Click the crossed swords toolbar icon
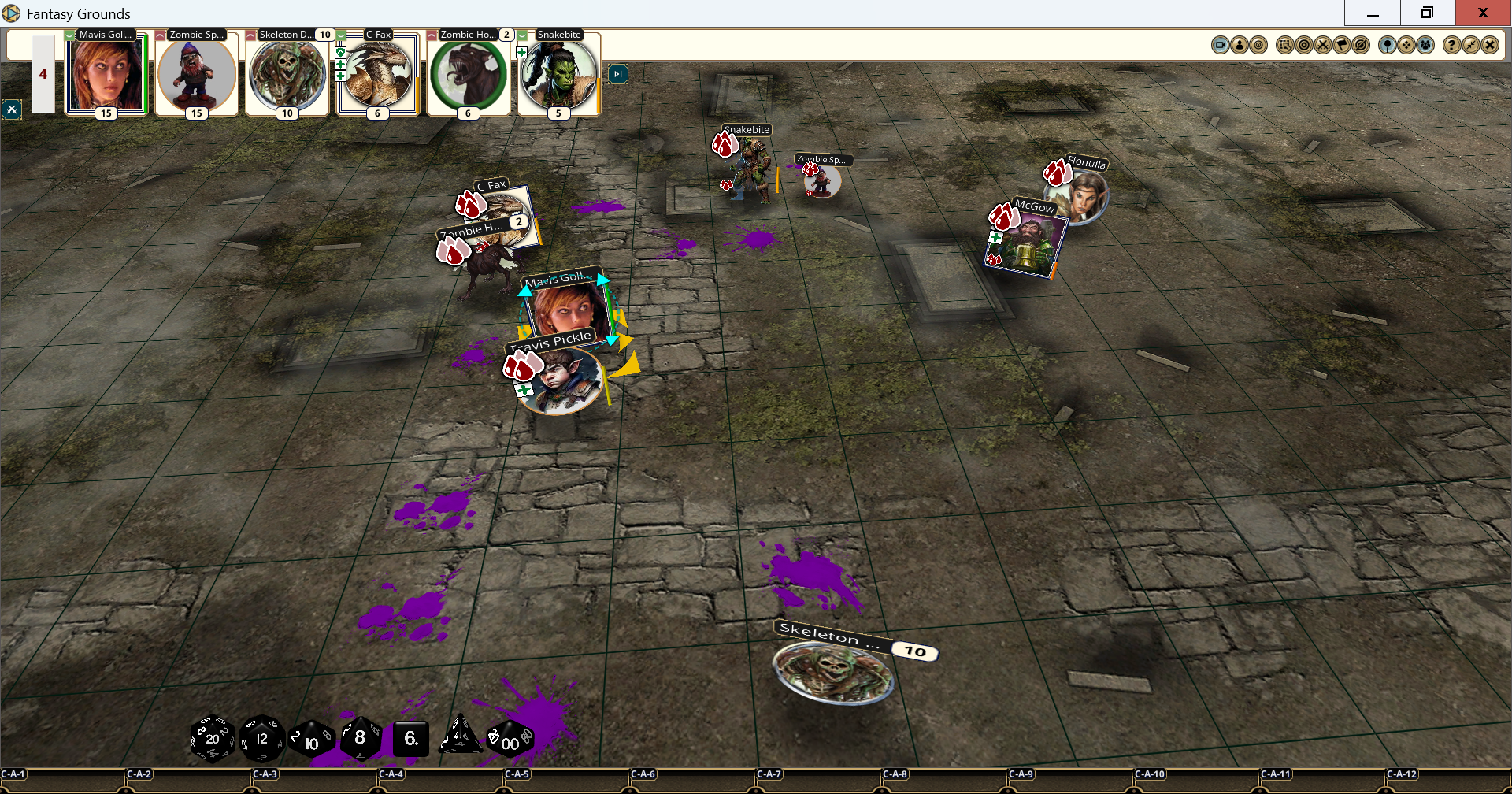Image resolution: width=1512 pixels, height=794 pixels. 1323,45
